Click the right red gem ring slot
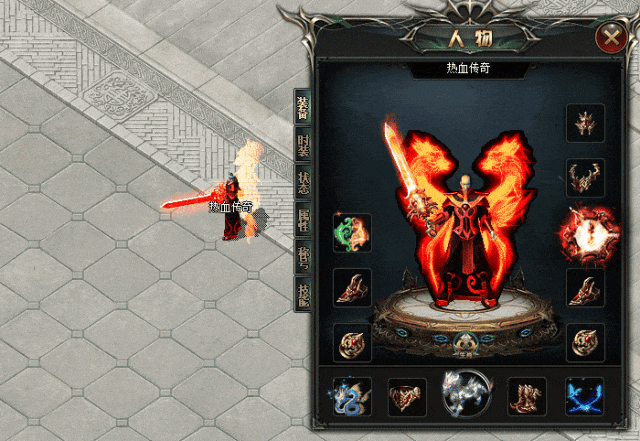This screenshot has height=441, width=640. point(585,342)
